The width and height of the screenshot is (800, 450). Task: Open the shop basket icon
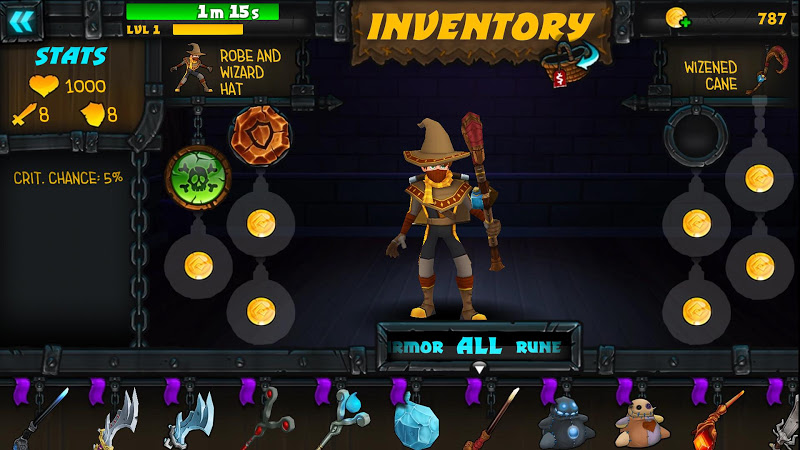(x=564, y=66)
